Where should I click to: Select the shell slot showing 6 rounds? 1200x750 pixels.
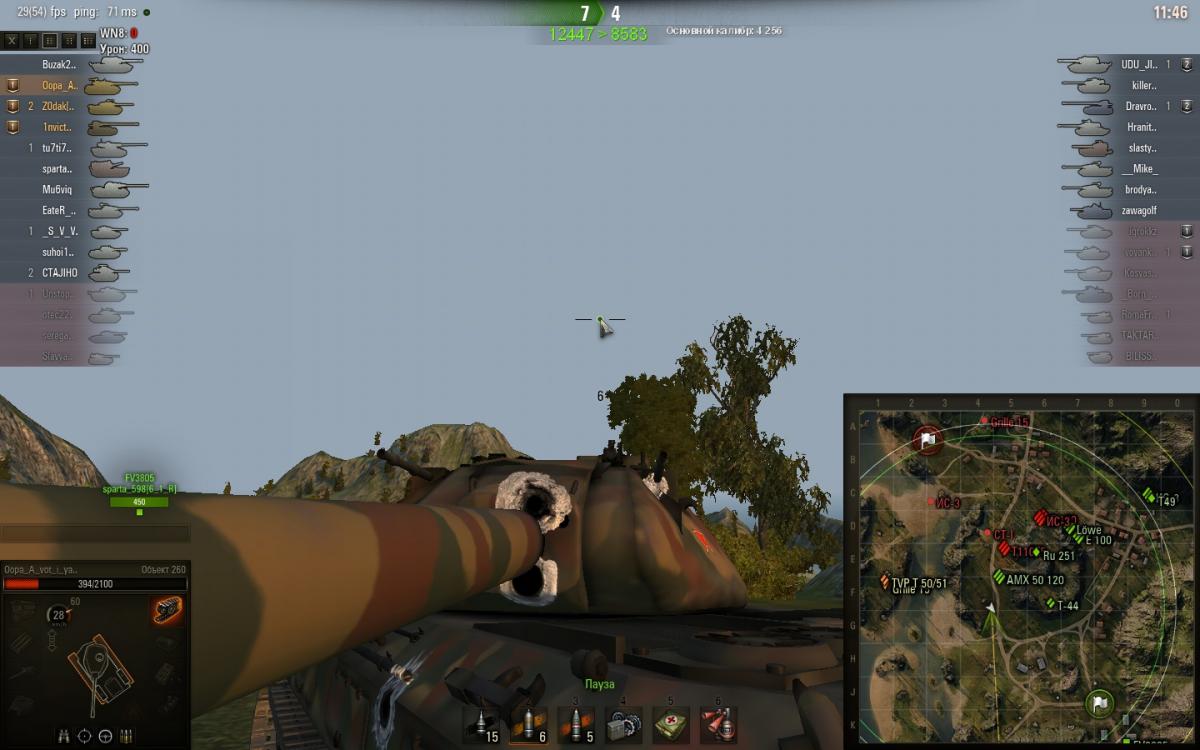point(529,724)
